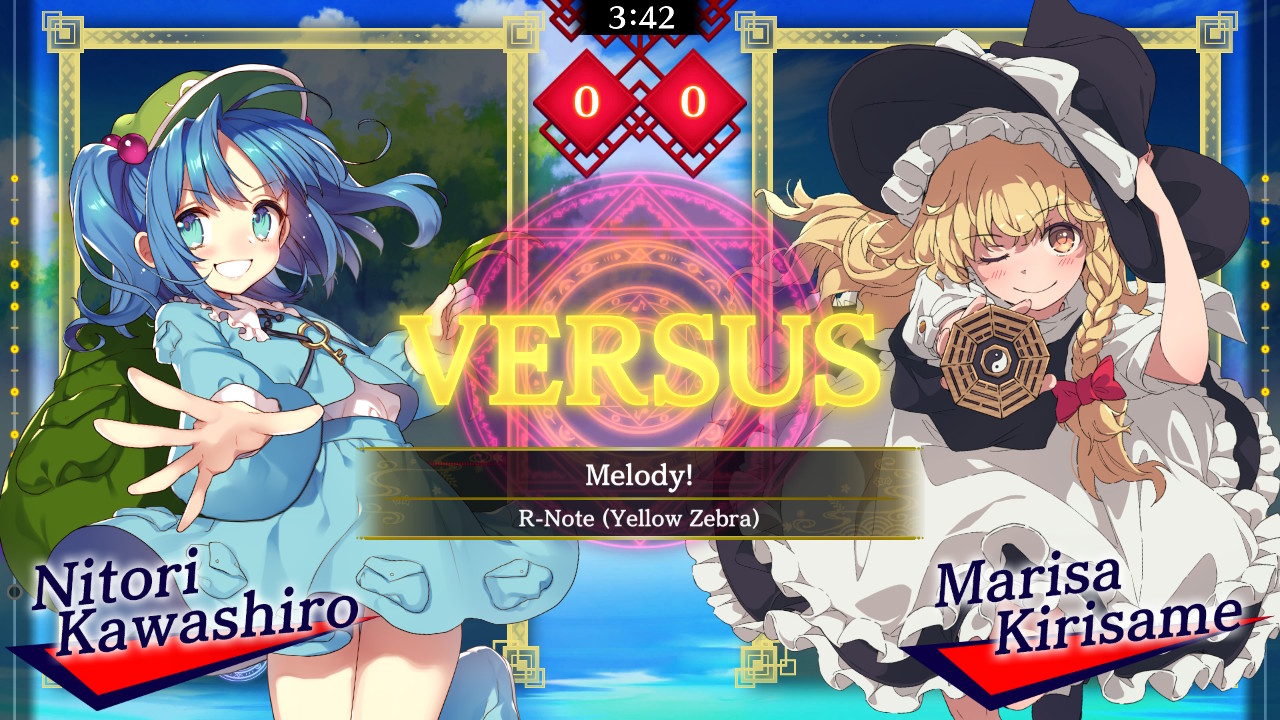Click the red score diamond on the left
The image size is (1280, 720).
tap(589, 101)
